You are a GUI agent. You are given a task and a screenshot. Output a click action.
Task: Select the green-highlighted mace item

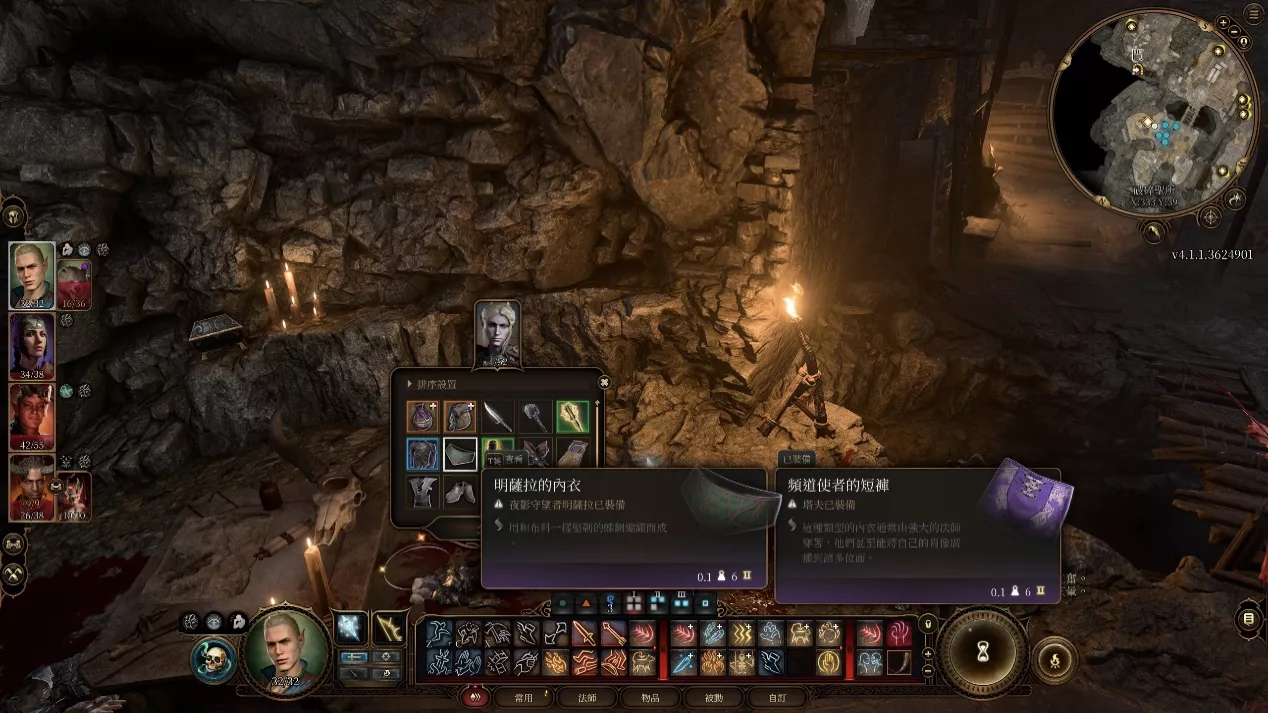(572, 417)
